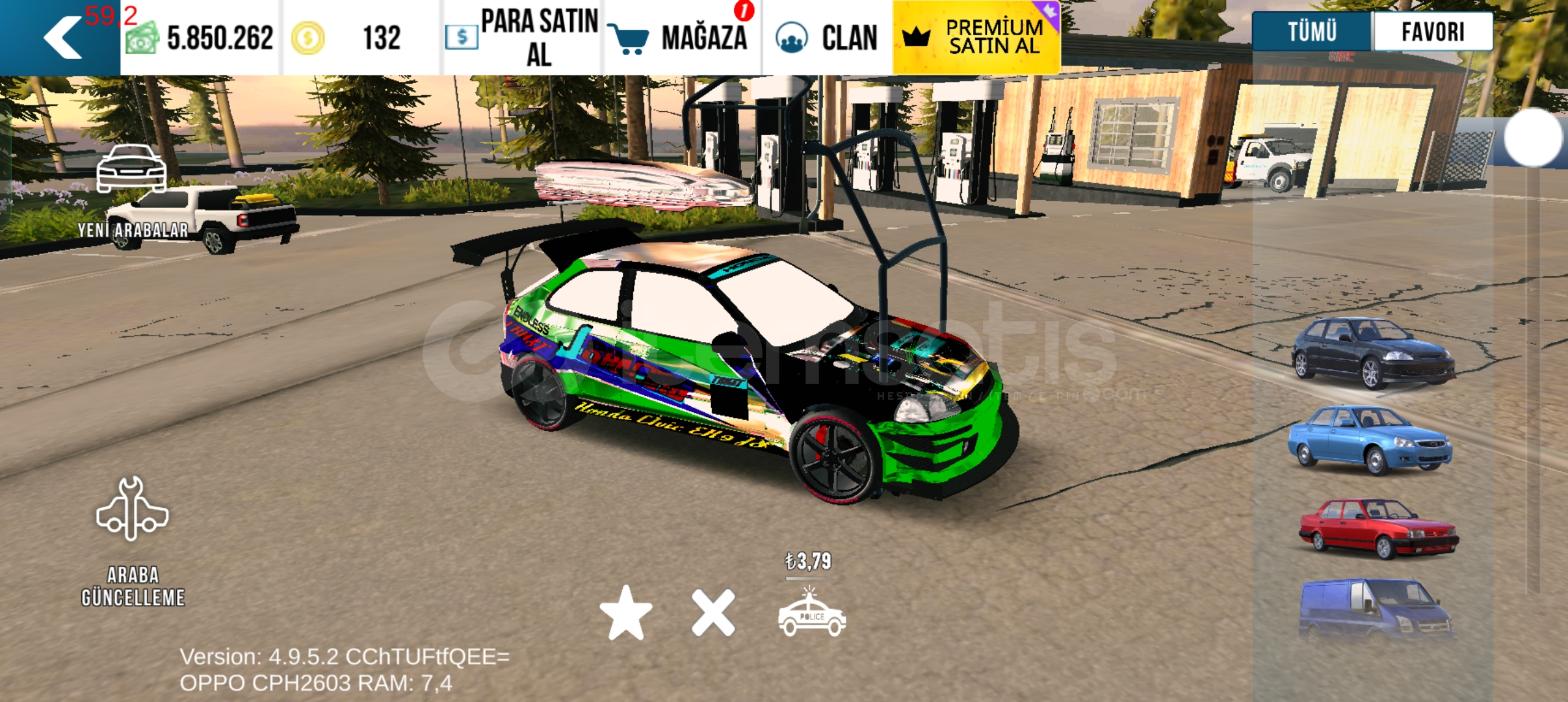Open the Mağaza store
The width and height of the screenshot is (1568, 702).
[x=681, y=38]
